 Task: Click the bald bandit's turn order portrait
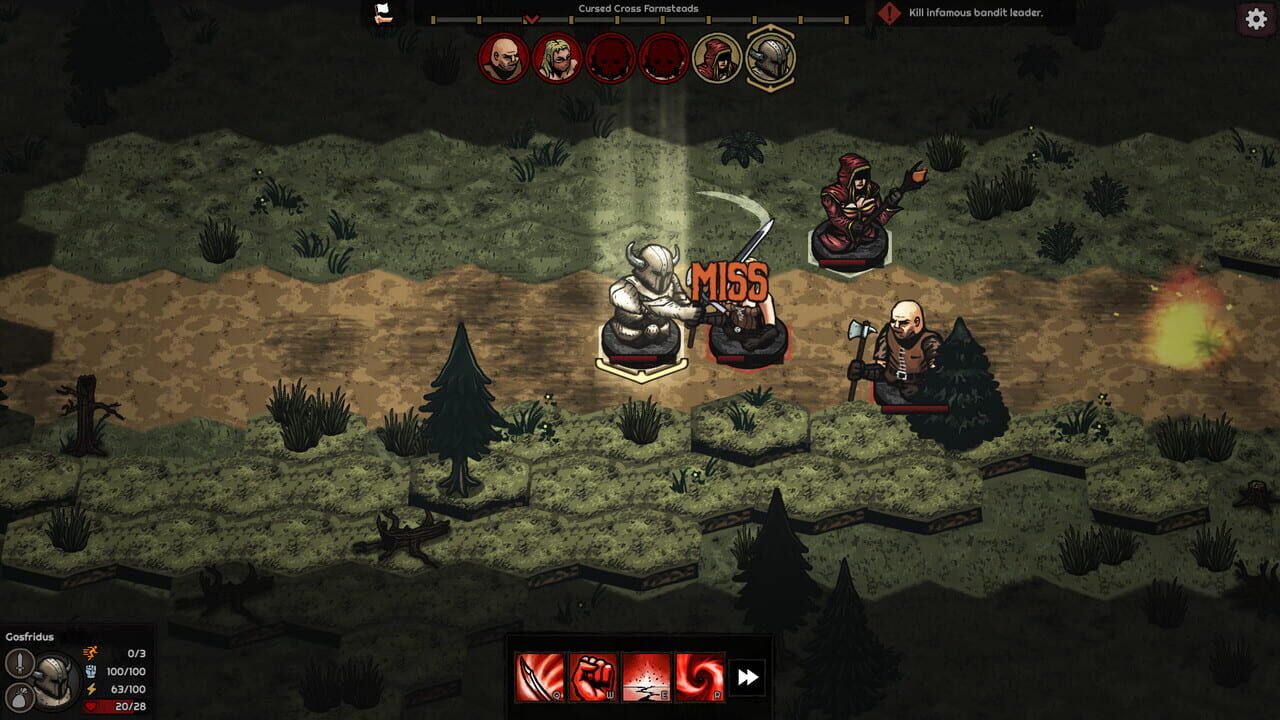tap(503, 57)
